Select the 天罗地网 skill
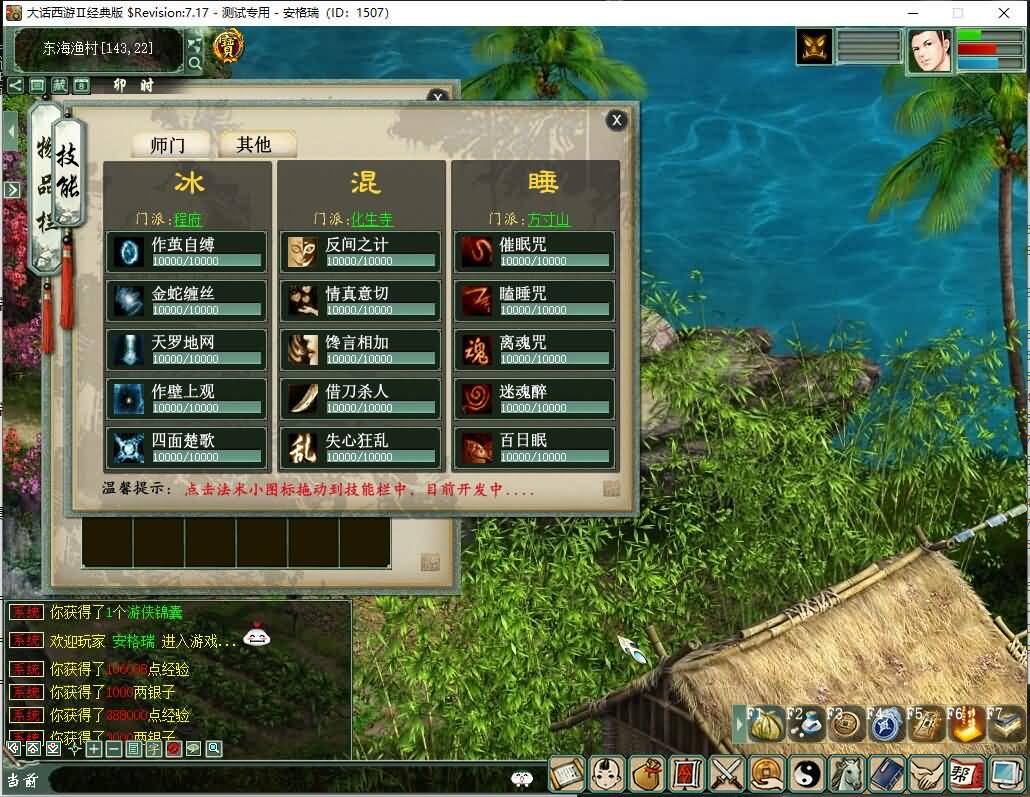This screenshot has height=797, width=1030. (x=187, y=350)
